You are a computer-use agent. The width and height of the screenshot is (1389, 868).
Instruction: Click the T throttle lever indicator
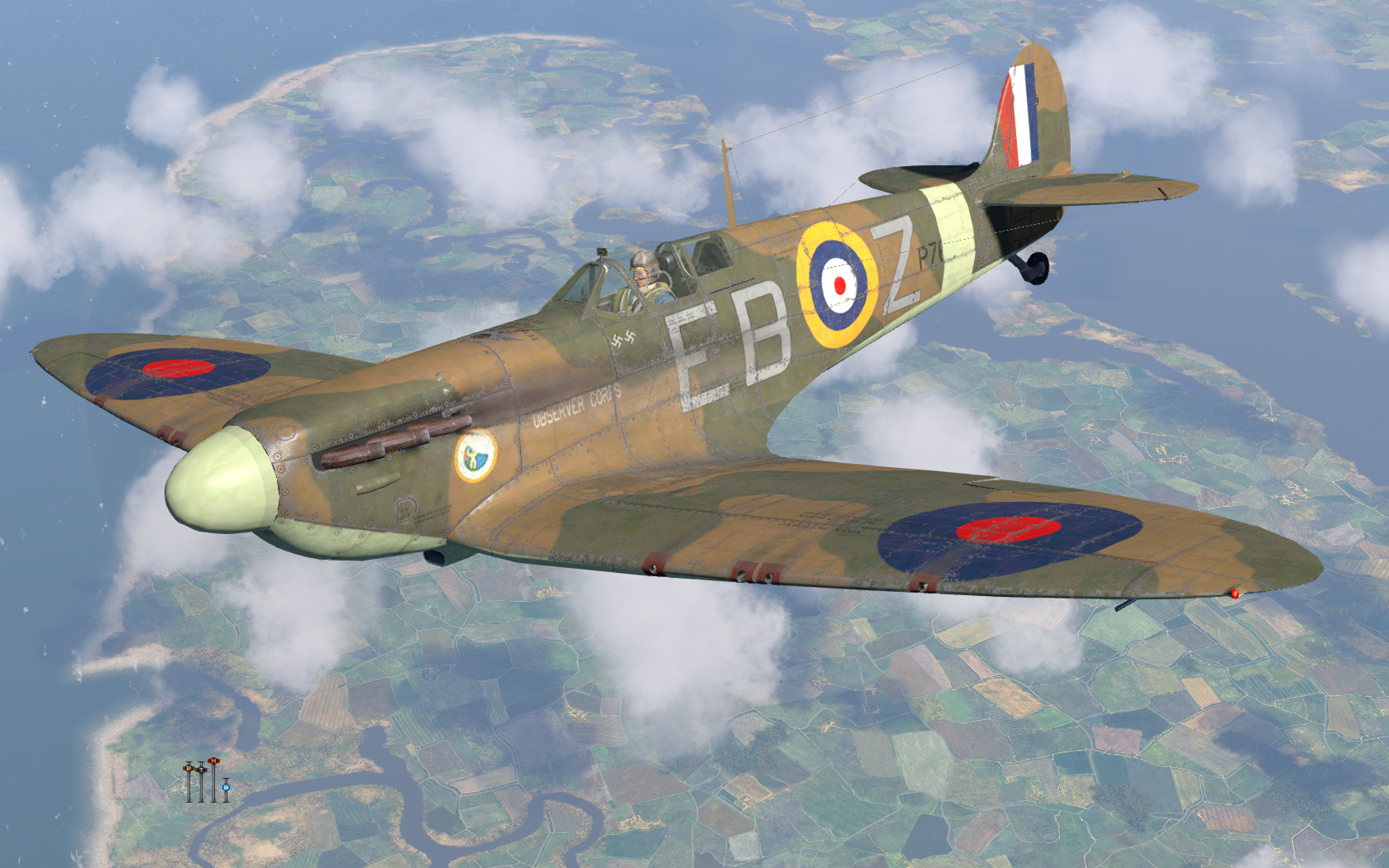tap(202, 770)
